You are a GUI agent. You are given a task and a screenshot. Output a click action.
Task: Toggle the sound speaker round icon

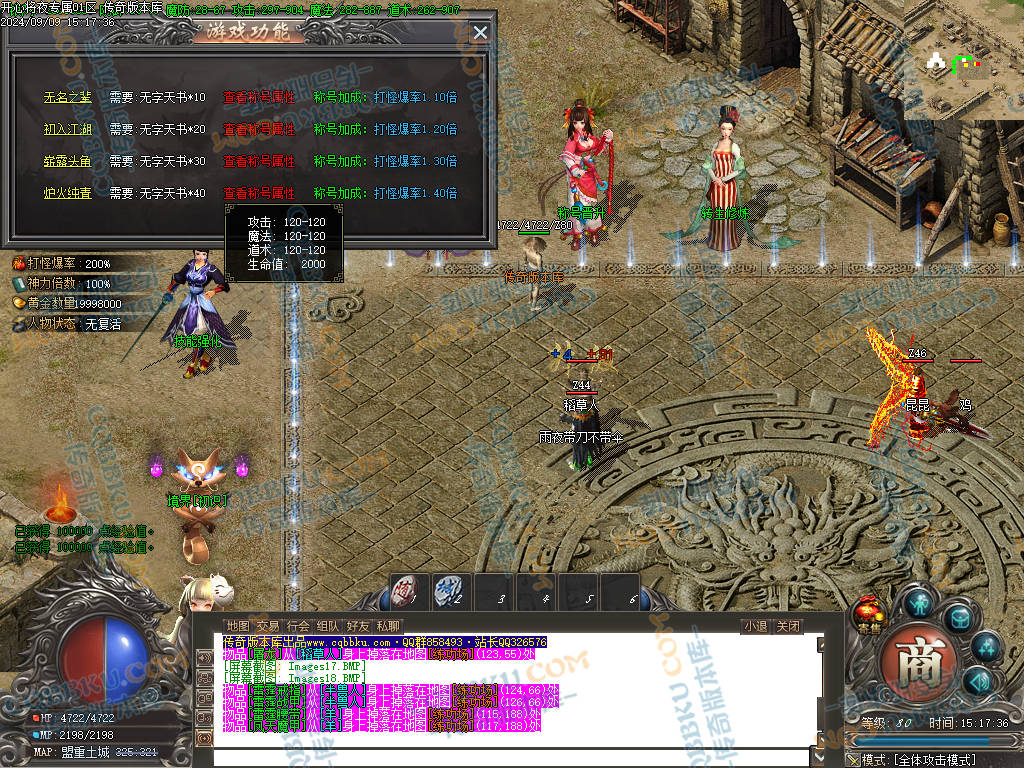979,681
